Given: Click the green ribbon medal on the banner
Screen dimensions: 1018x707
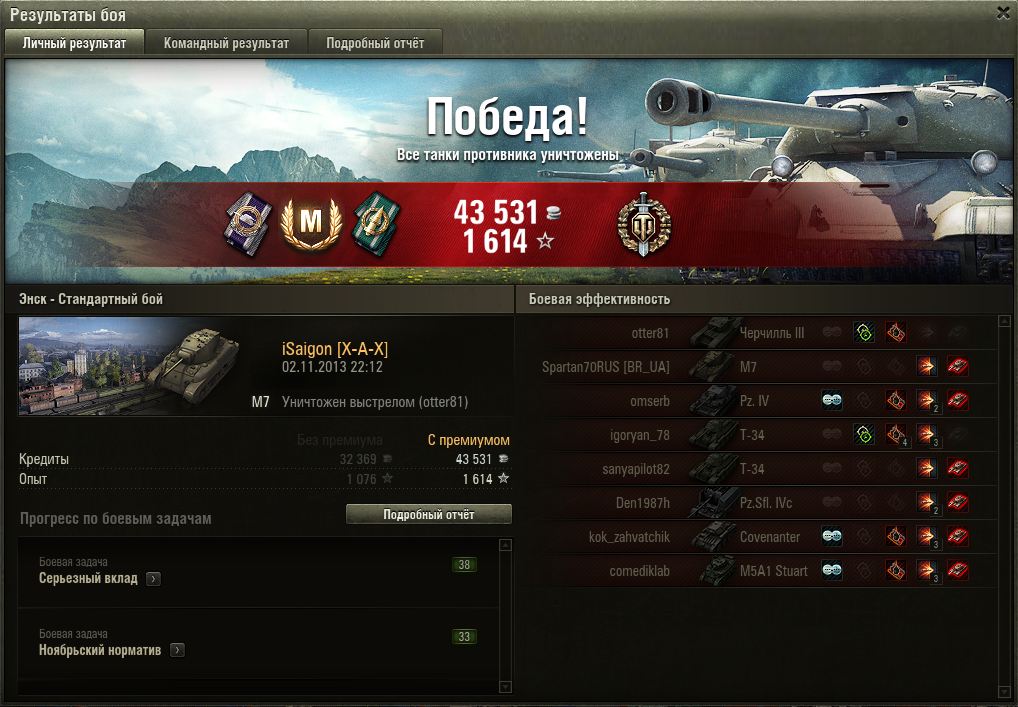Looking at the screenshot, I should [x=375, y=224].
